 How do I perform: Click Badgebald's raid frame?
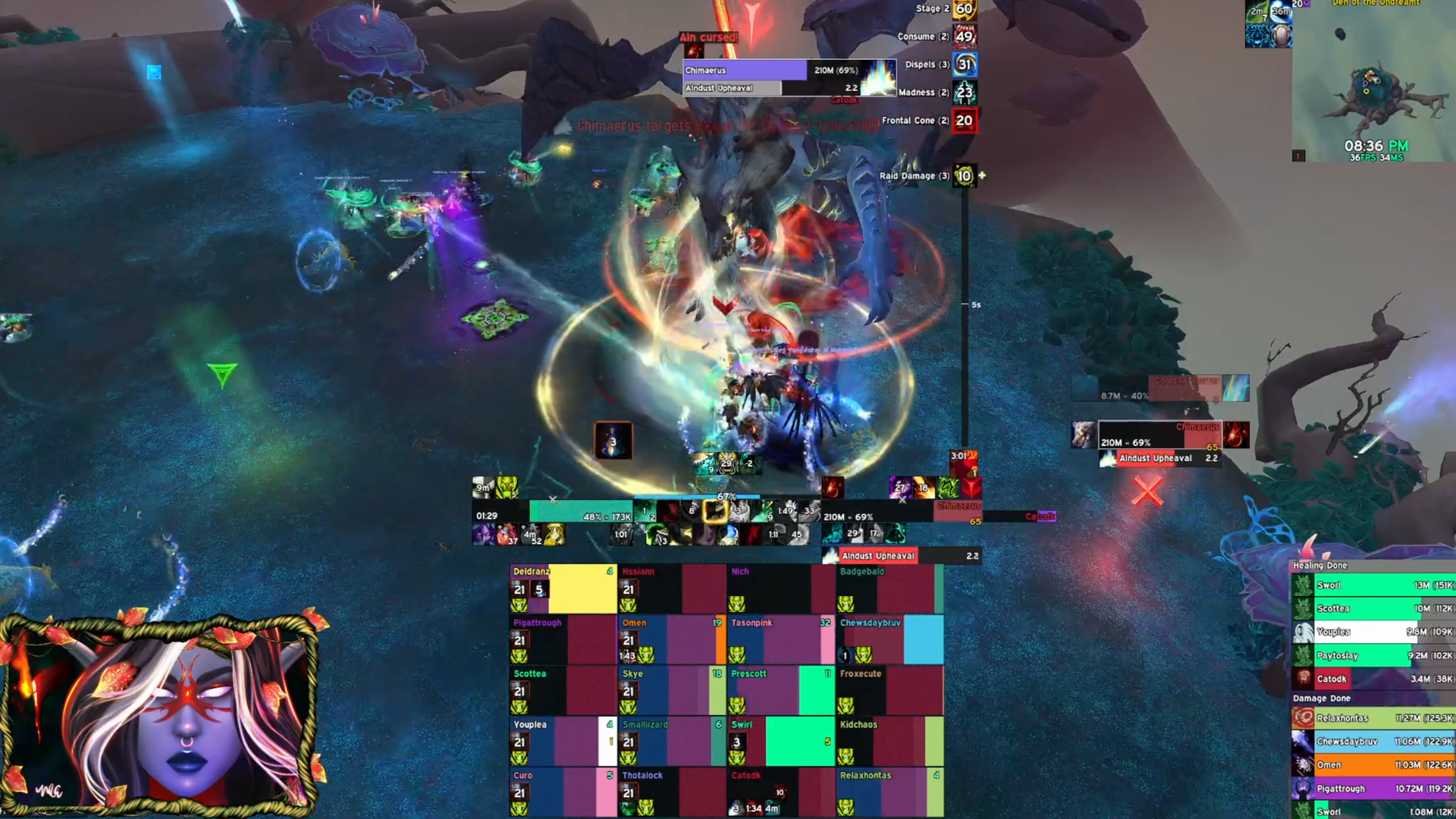890,588
